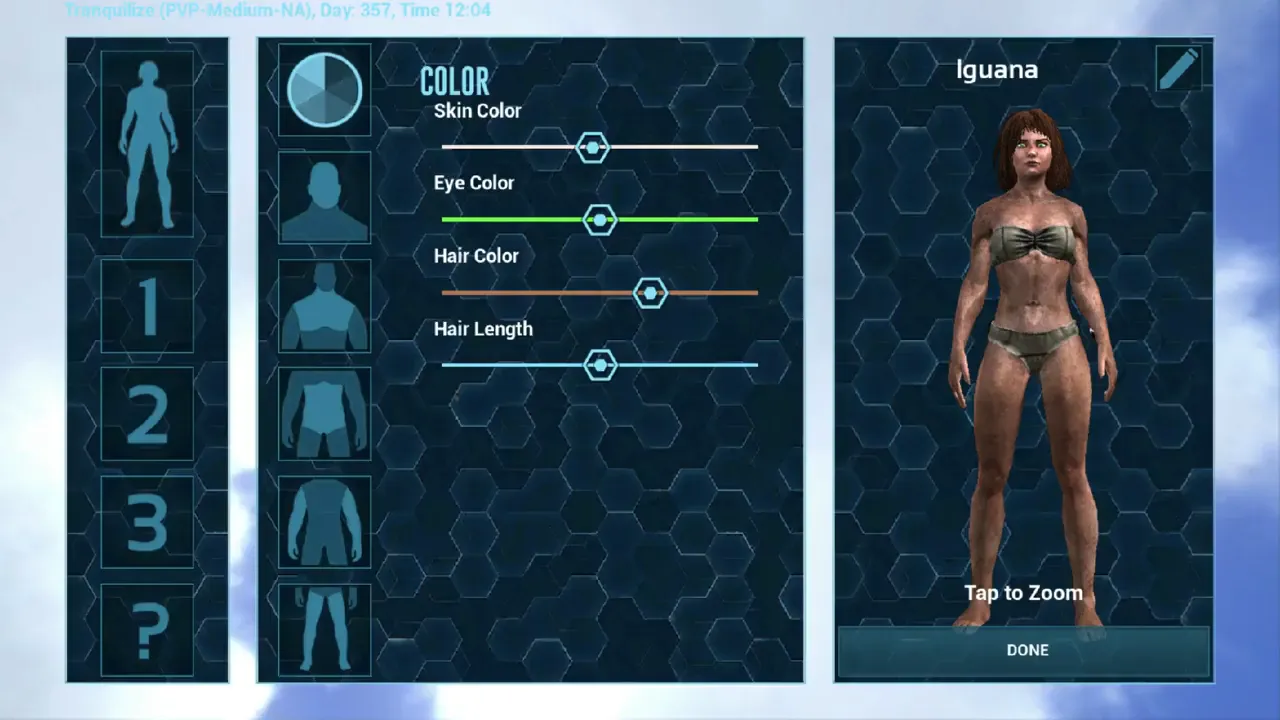Pick the question mark random preset
Viewport: 1280px width, 720px height.
click(147, 630)
